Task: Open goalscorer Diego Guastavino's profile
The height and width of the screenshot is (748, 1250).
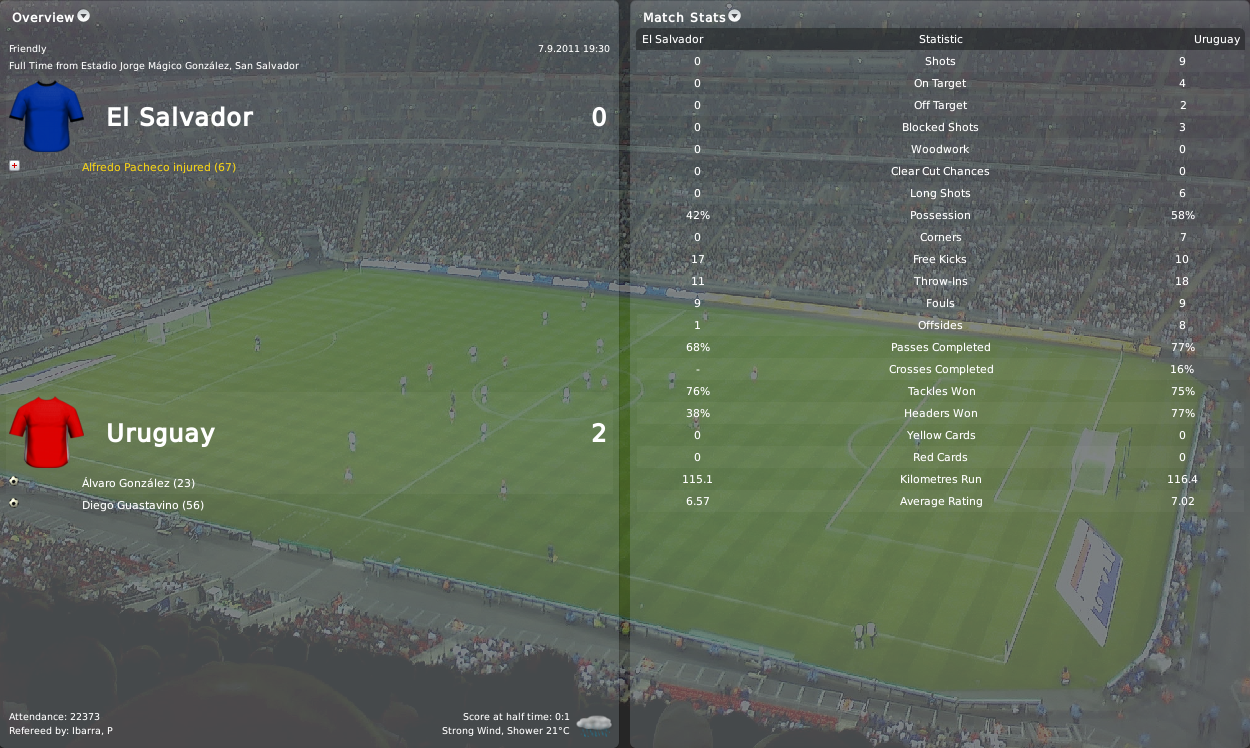Action: pos(143,505)
